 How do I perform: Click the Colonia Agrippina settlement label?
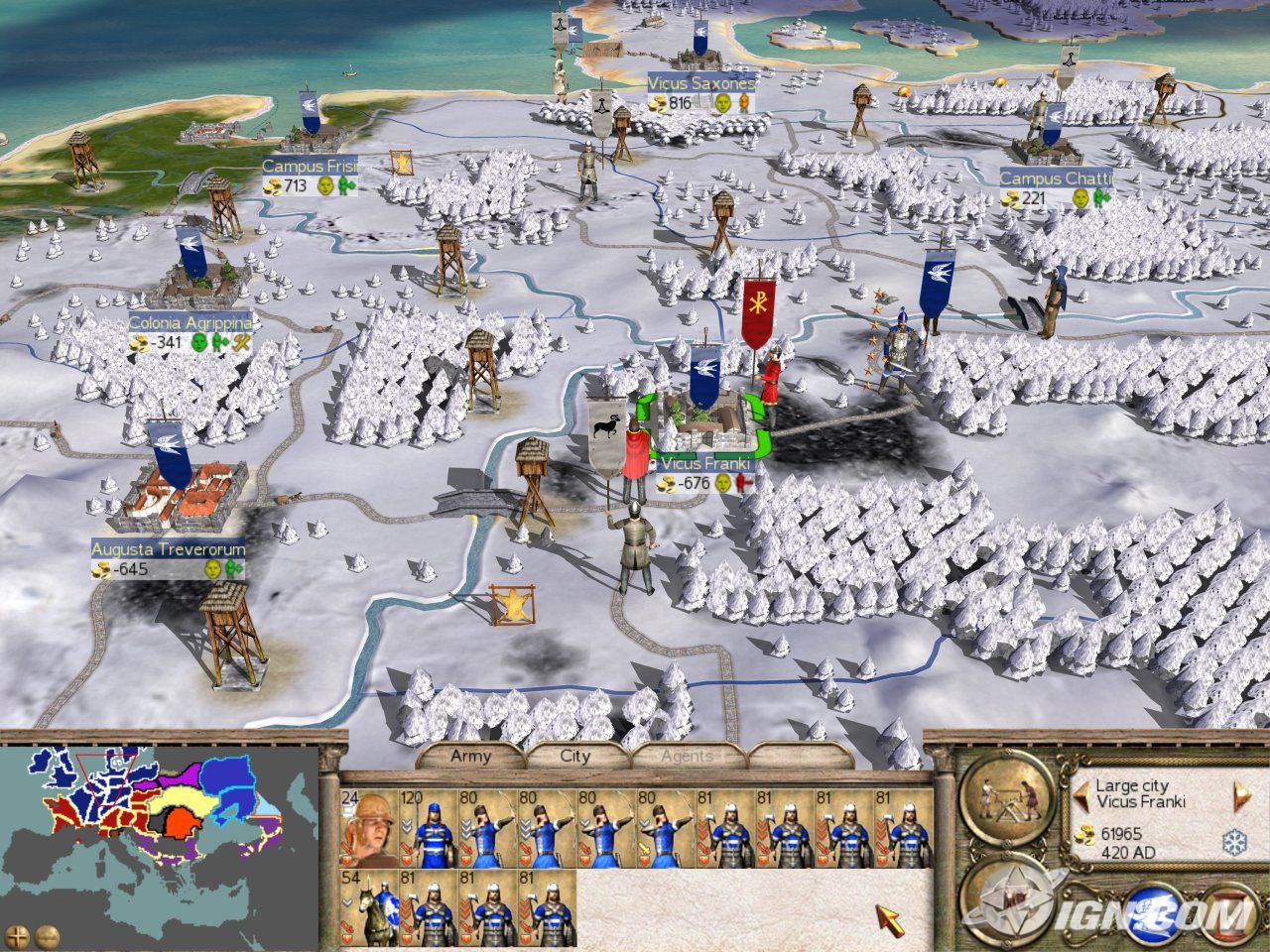point(190,323)
